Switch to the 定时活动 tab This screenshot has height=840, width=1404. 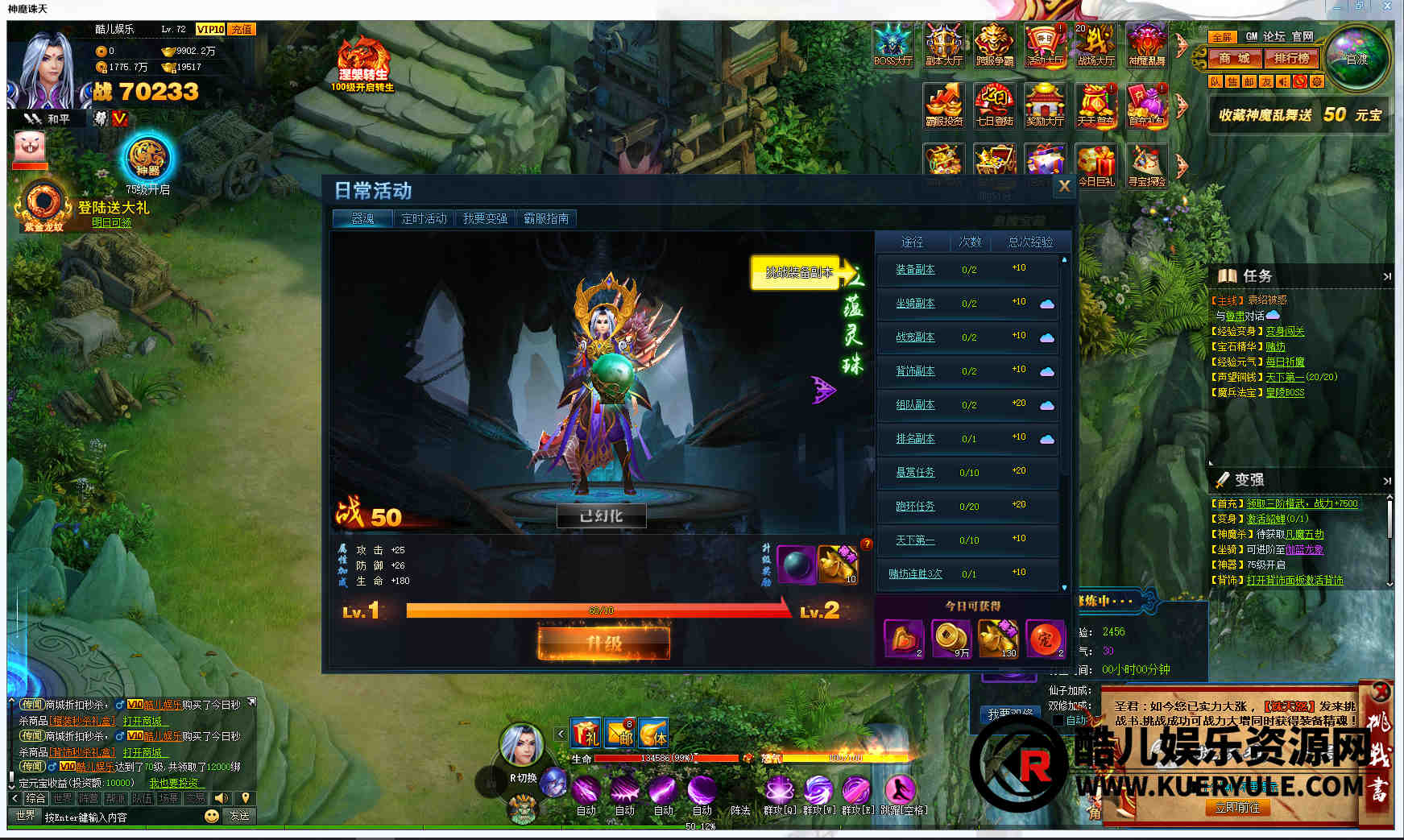click(x=424, y=218)
